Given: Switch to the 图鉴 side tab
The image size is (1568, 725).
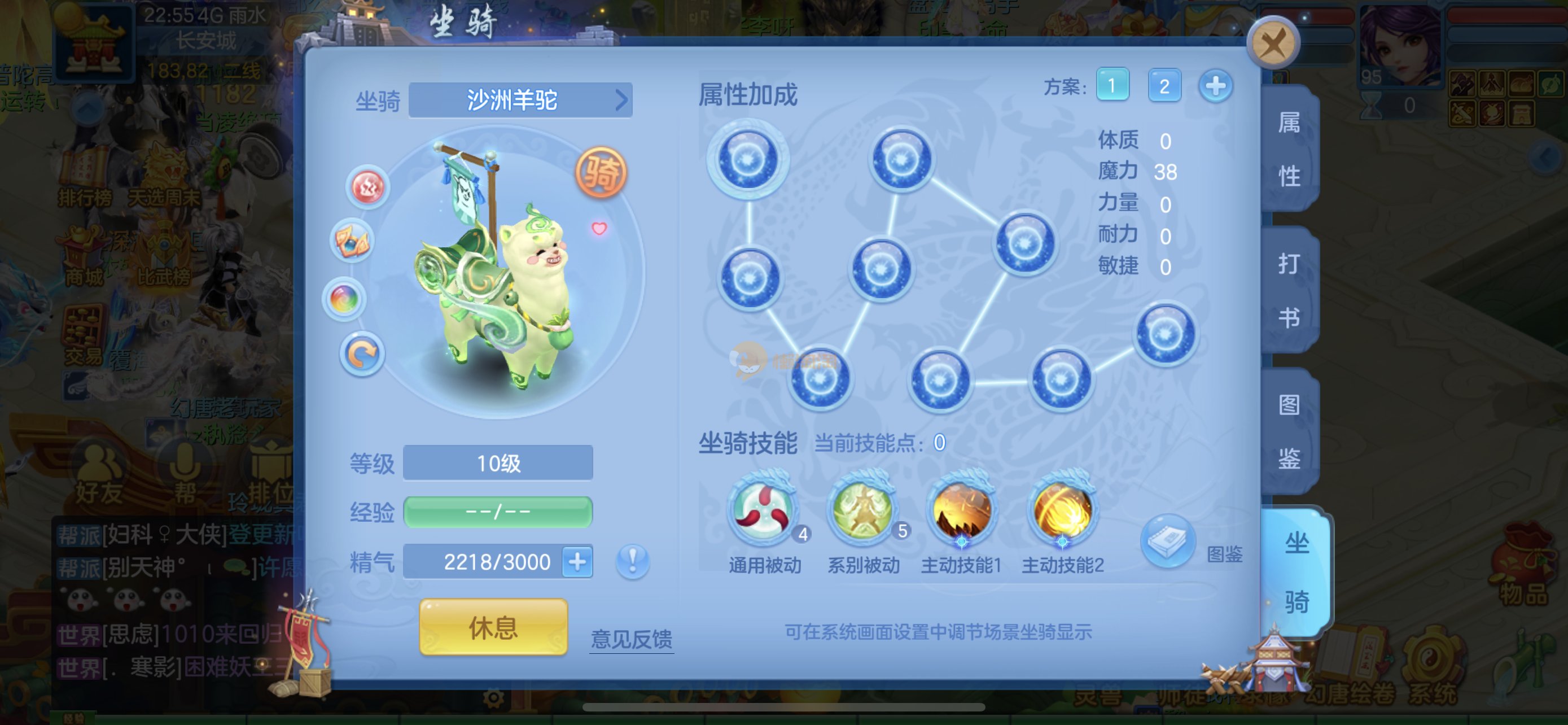Looking at the screenshot, I should (1289, 431).
